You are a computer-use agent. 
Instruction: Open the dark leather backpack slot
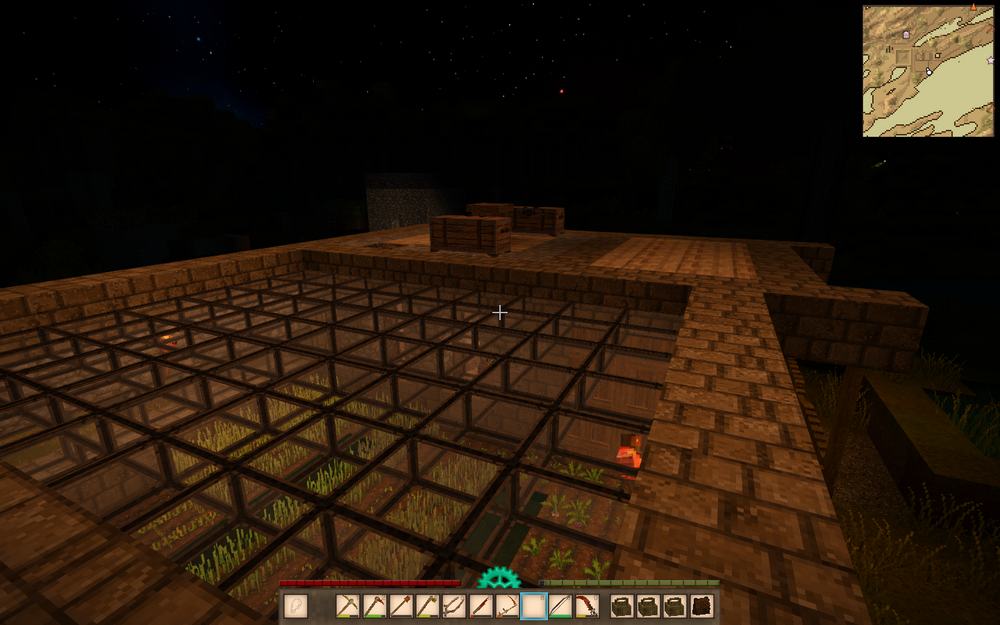702,605
